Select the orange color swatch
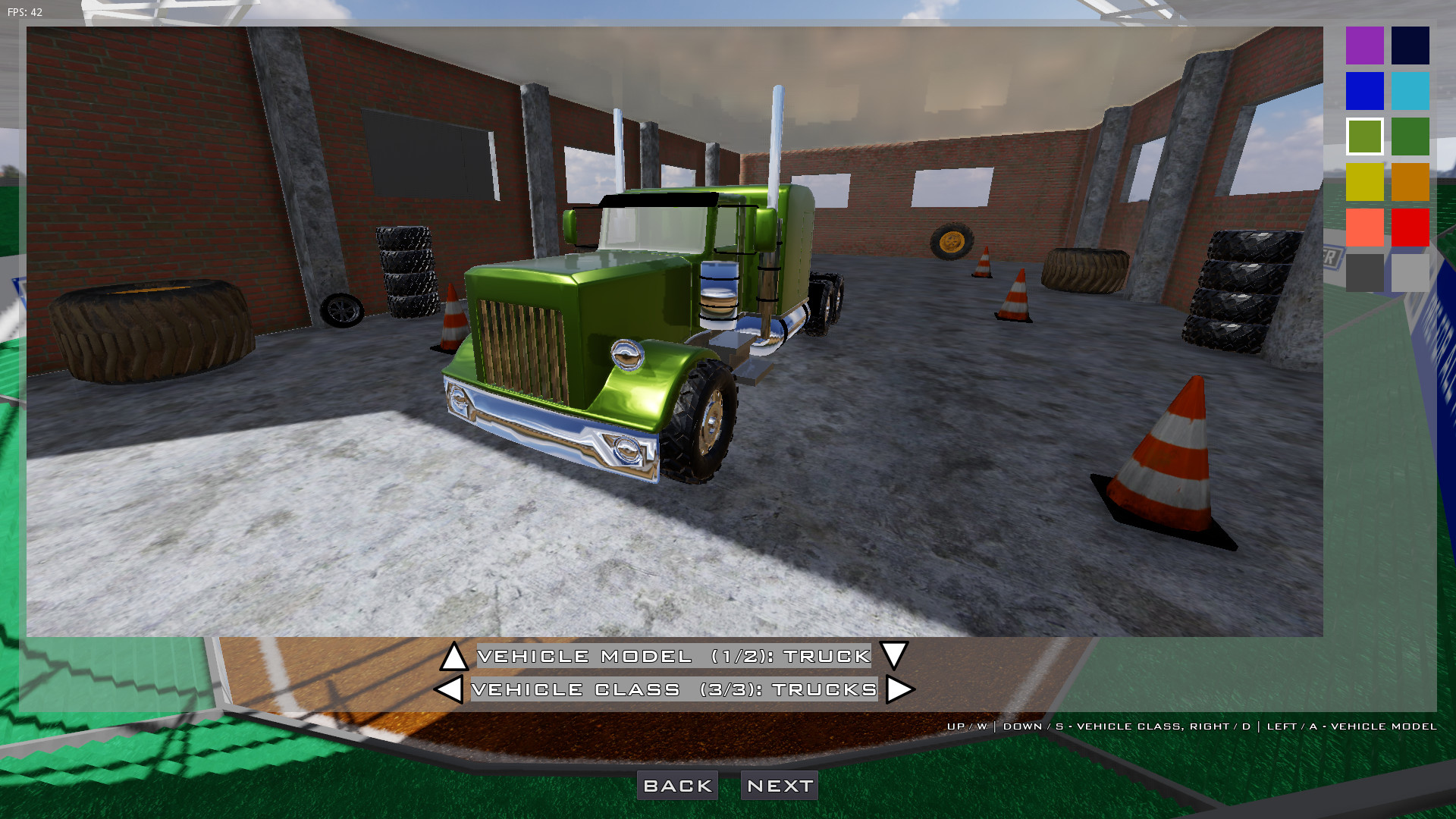 (x=1409, y=182)
